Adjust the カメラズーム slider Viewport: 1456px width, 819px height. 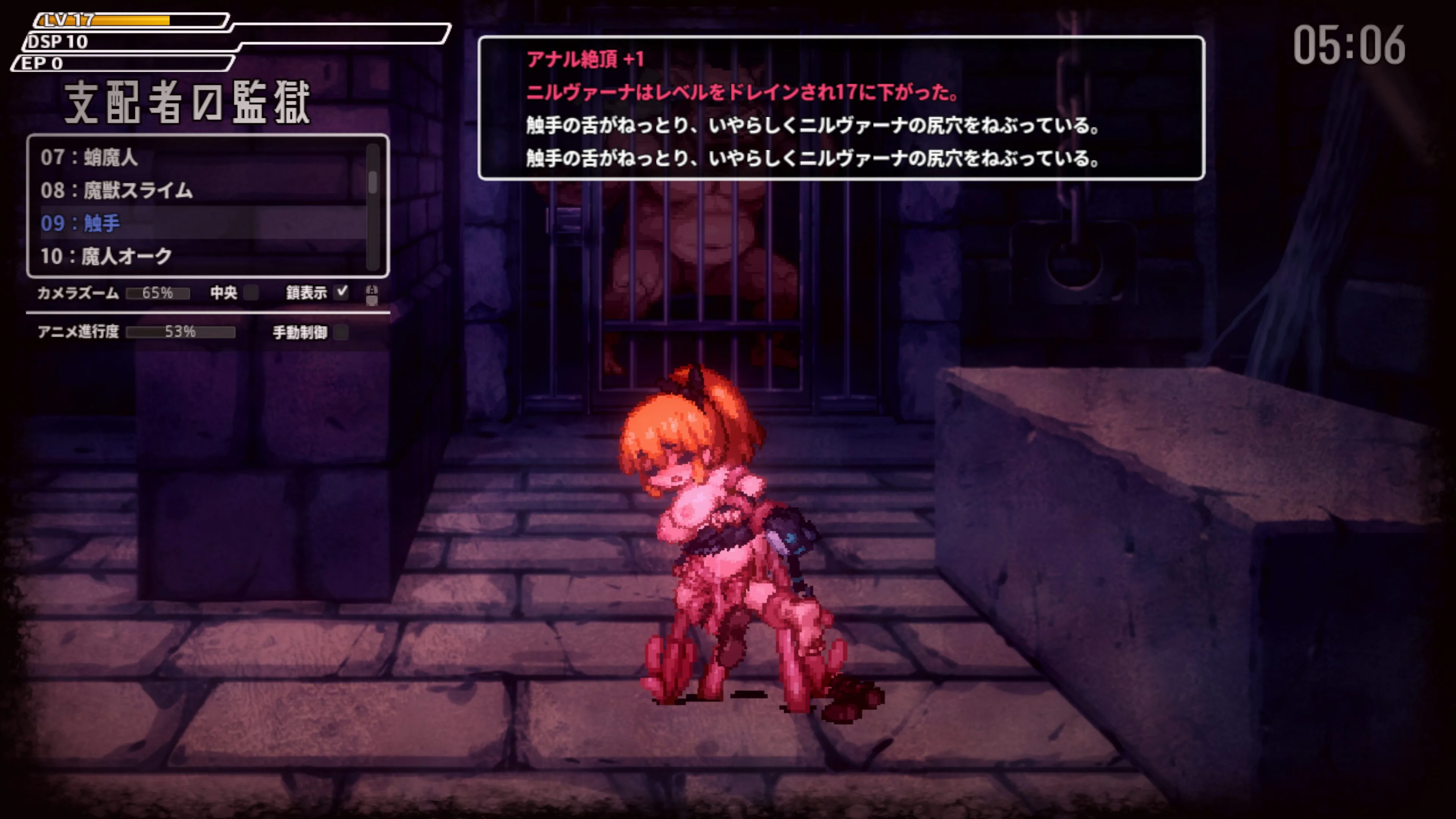tap(158, 293)
